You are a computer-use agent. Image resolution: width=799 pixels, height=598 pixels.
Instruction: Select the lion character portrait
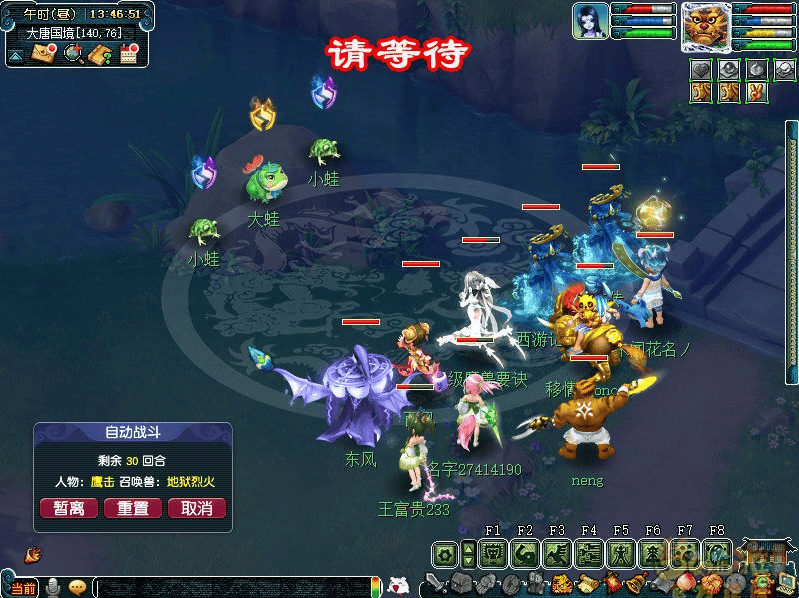tap(706, 26)
